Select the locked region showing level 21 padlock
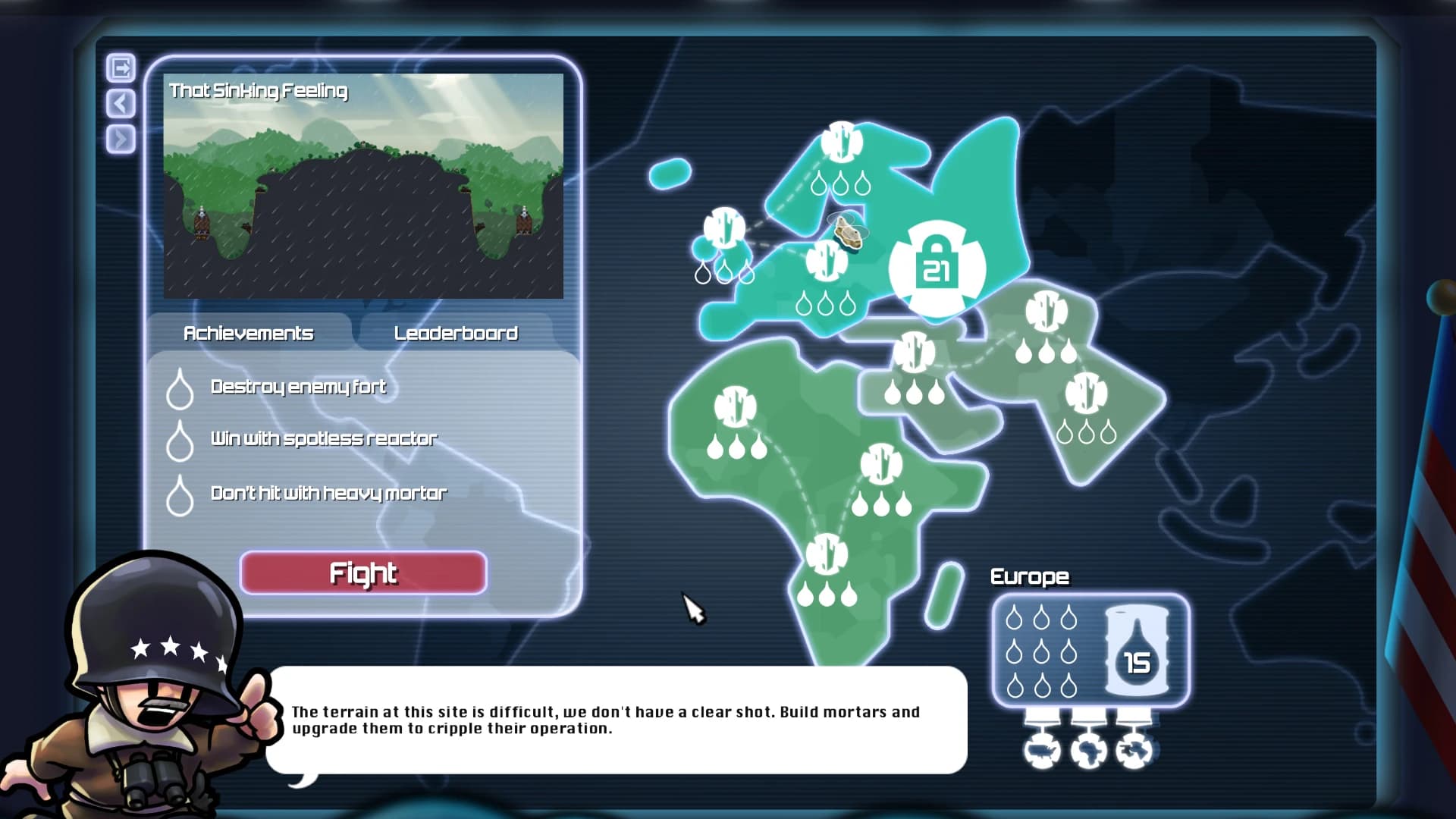The height and width of the screenshot is (819, 1456). (938, 265)
